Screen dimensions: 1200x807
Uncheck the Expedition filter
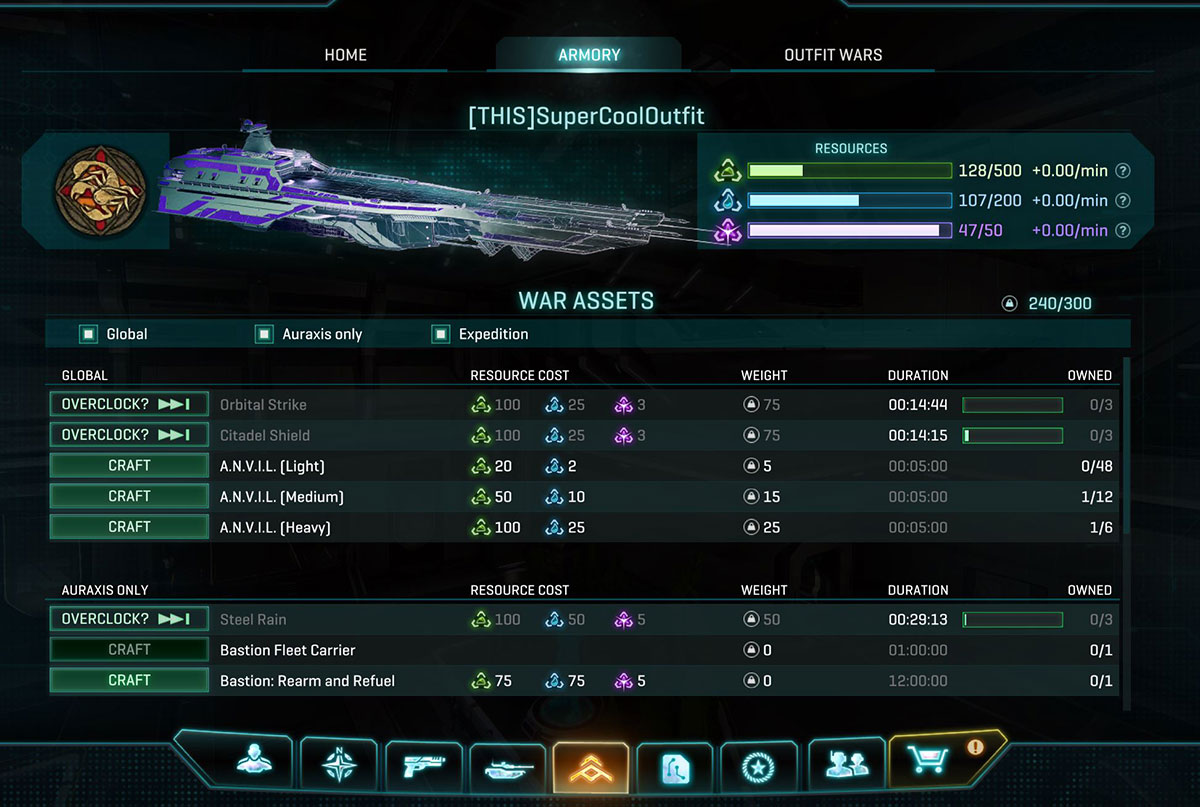(x=440, y=334)
